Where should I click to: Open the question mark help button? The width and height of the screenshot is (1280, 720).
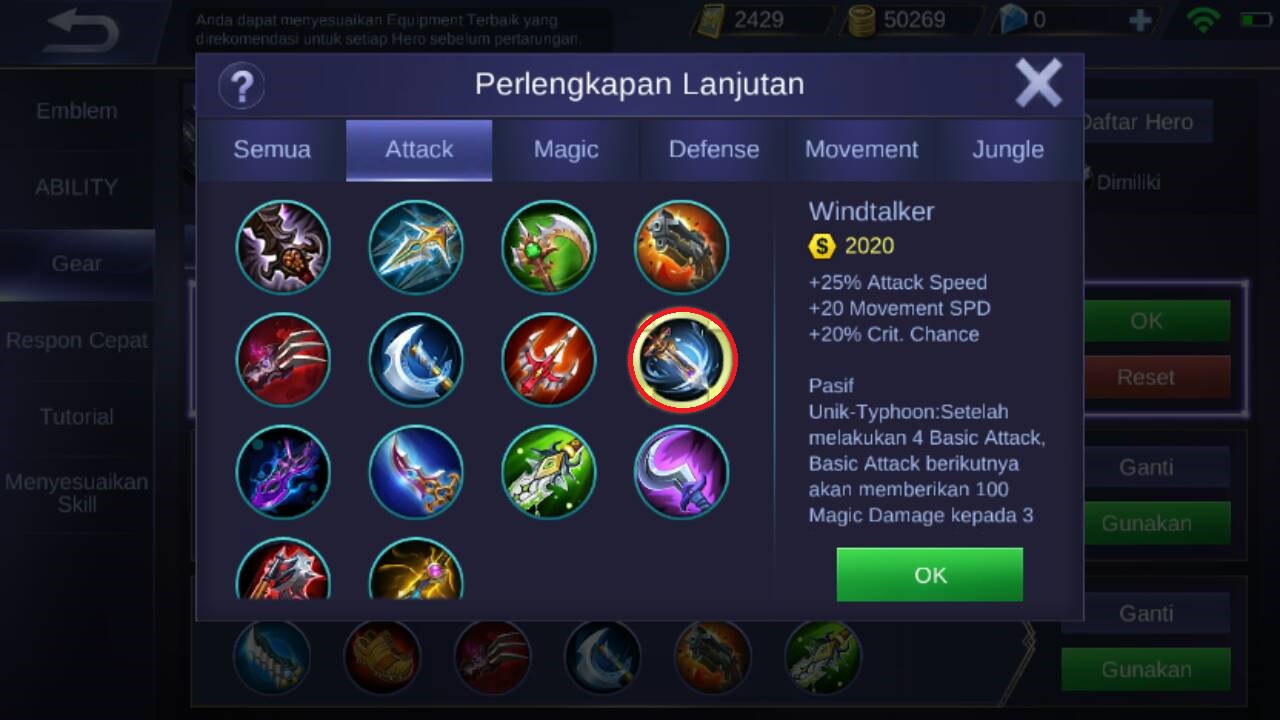[x=241, y=85]
